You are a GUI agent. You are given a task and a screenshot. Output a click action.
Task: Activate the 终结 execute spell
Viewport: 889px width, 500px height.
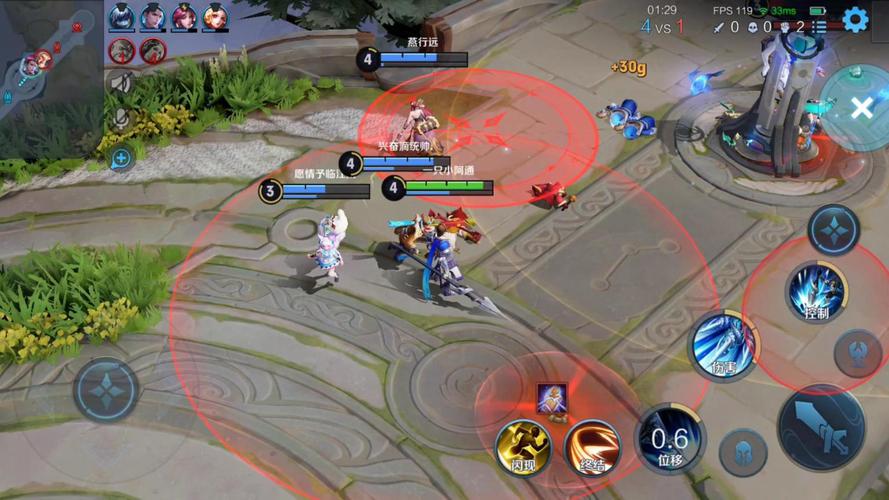pyautogui.click(x=590, y=446)
